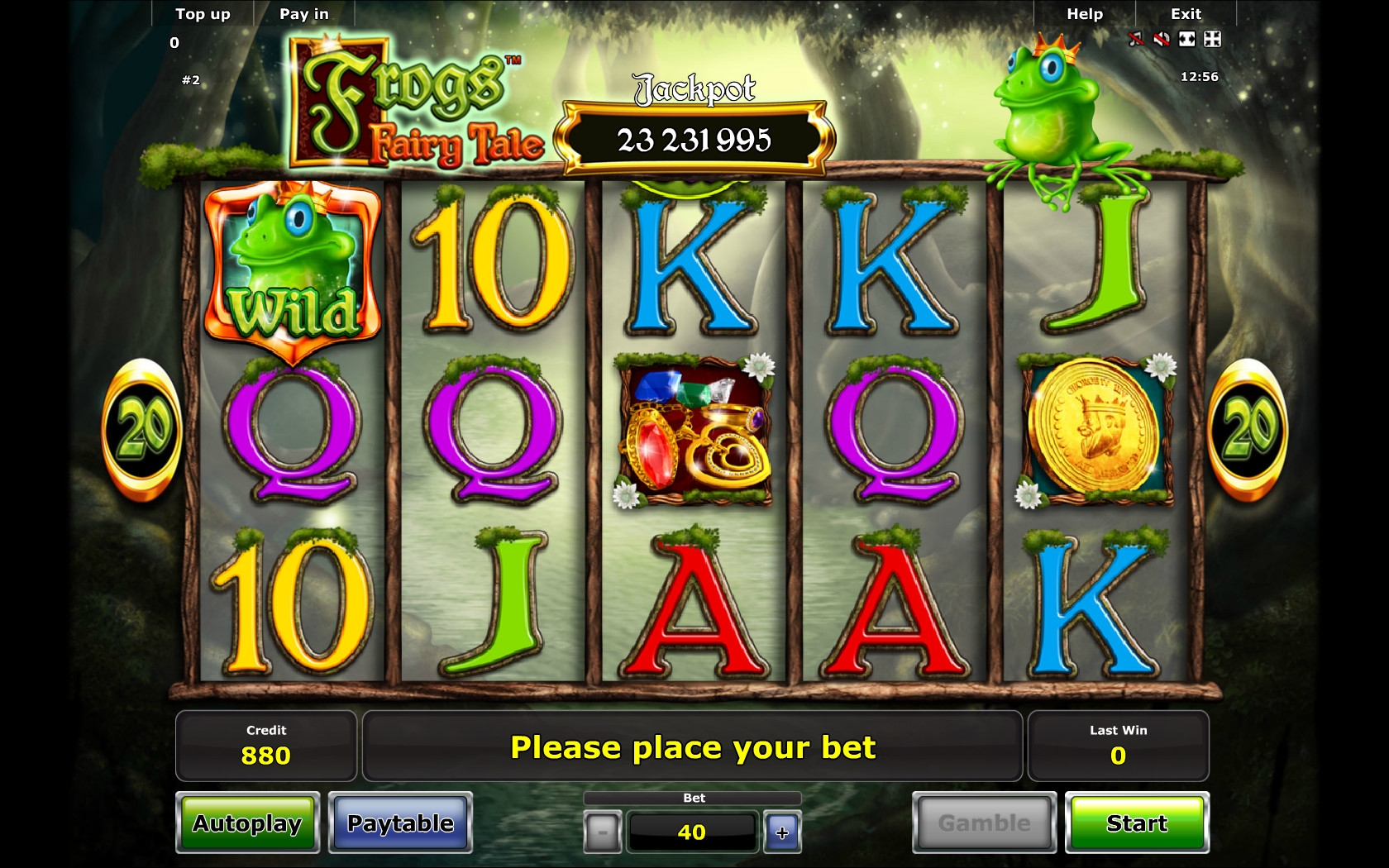Decrease the bet with the minus button

(x=602, y=832)
